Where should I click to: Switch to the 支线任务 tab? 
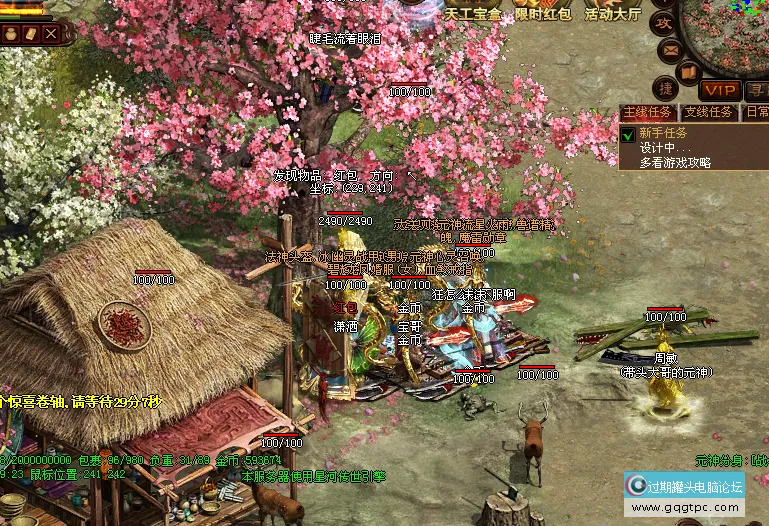pyautogui.click(x=708, y=112)
